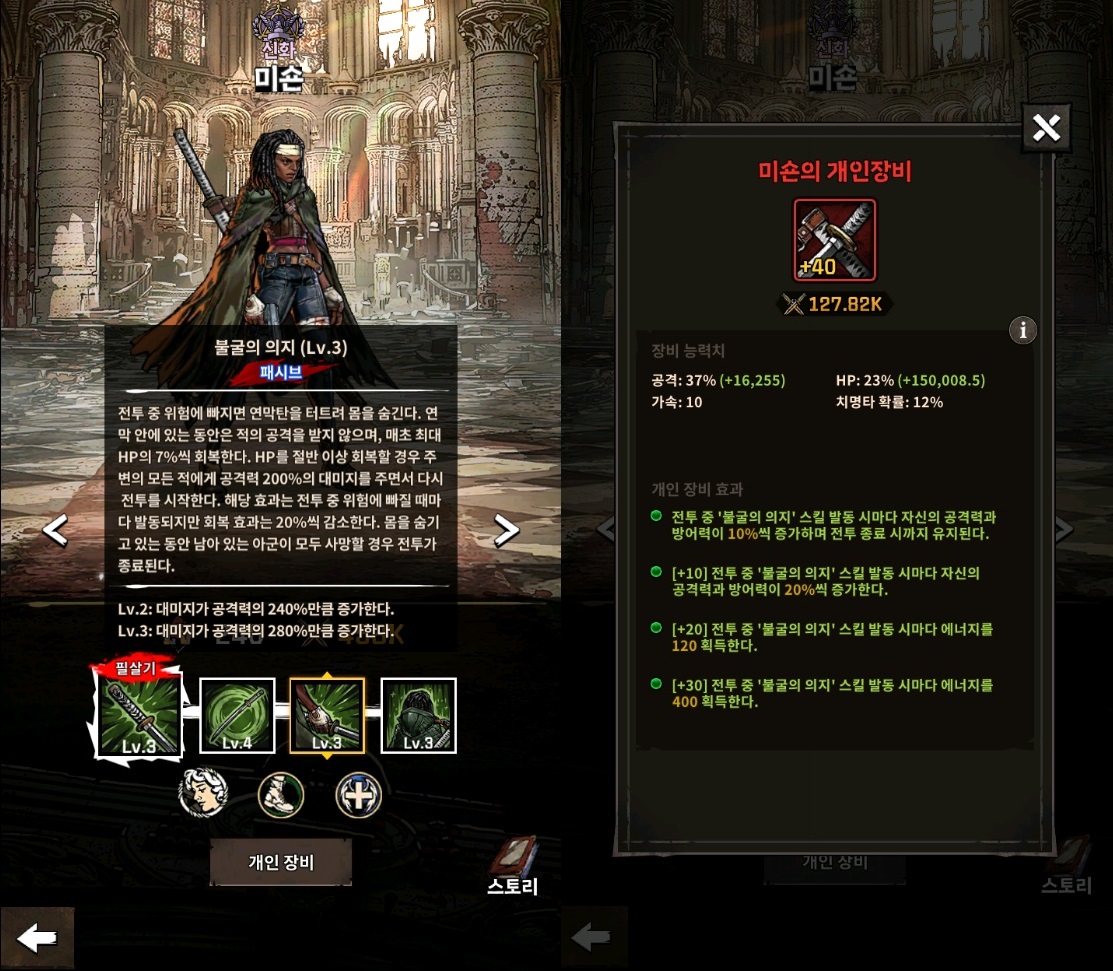Image resolution: width=1113 pixels, height=971 pixels.
Task: Select the gold-framed gloved hand sword skill
Action: [x=327, y=715]
